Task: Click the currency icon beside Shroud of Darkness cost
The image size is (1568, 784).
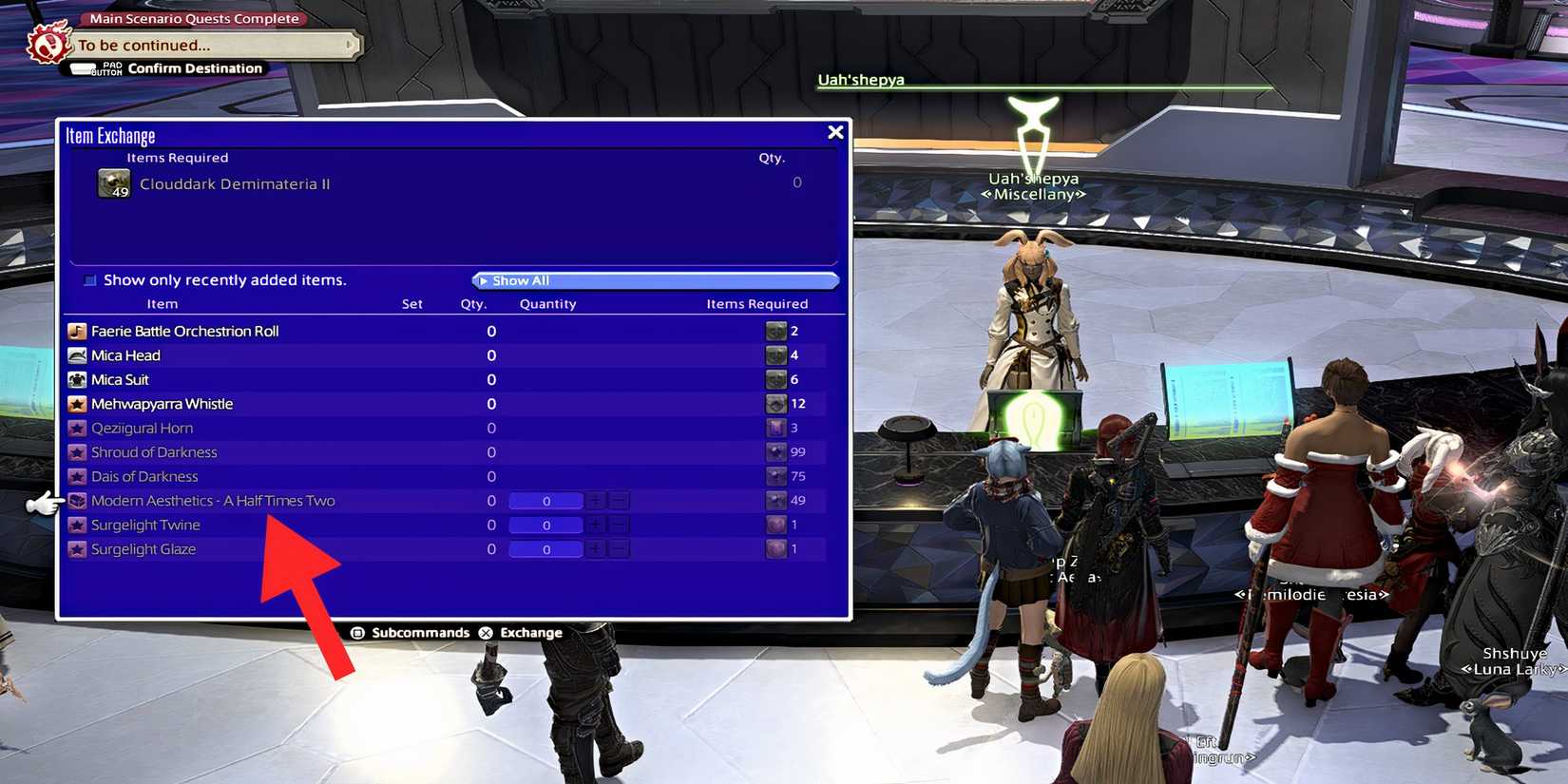Action: tap(774, 452)
